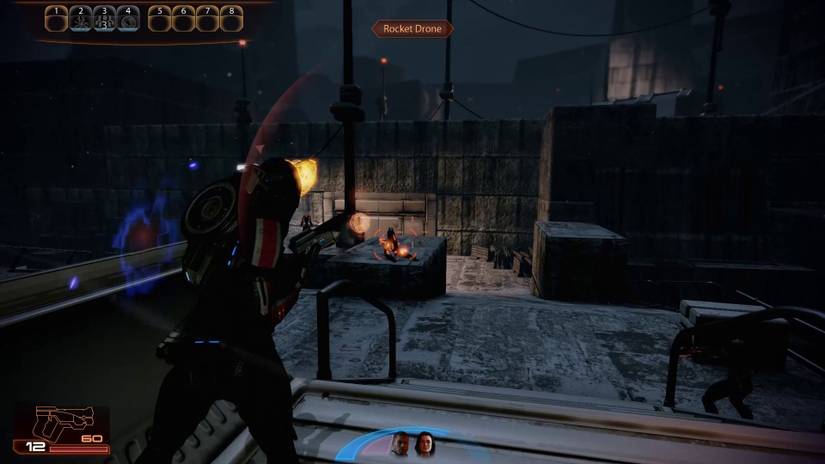Activate the power in quick slot 2
This screenshot has height=464, width=825.
(x=82, y=18)
